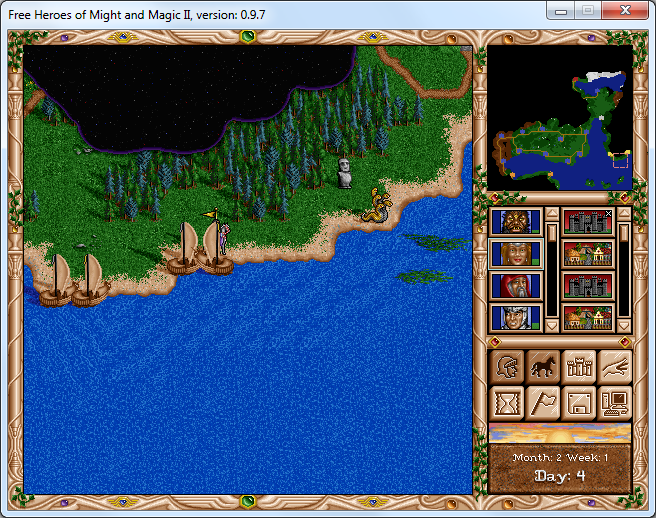The image size is (656, 518).
Task: Click the hero list's up arrow
Action: (551, 214)
